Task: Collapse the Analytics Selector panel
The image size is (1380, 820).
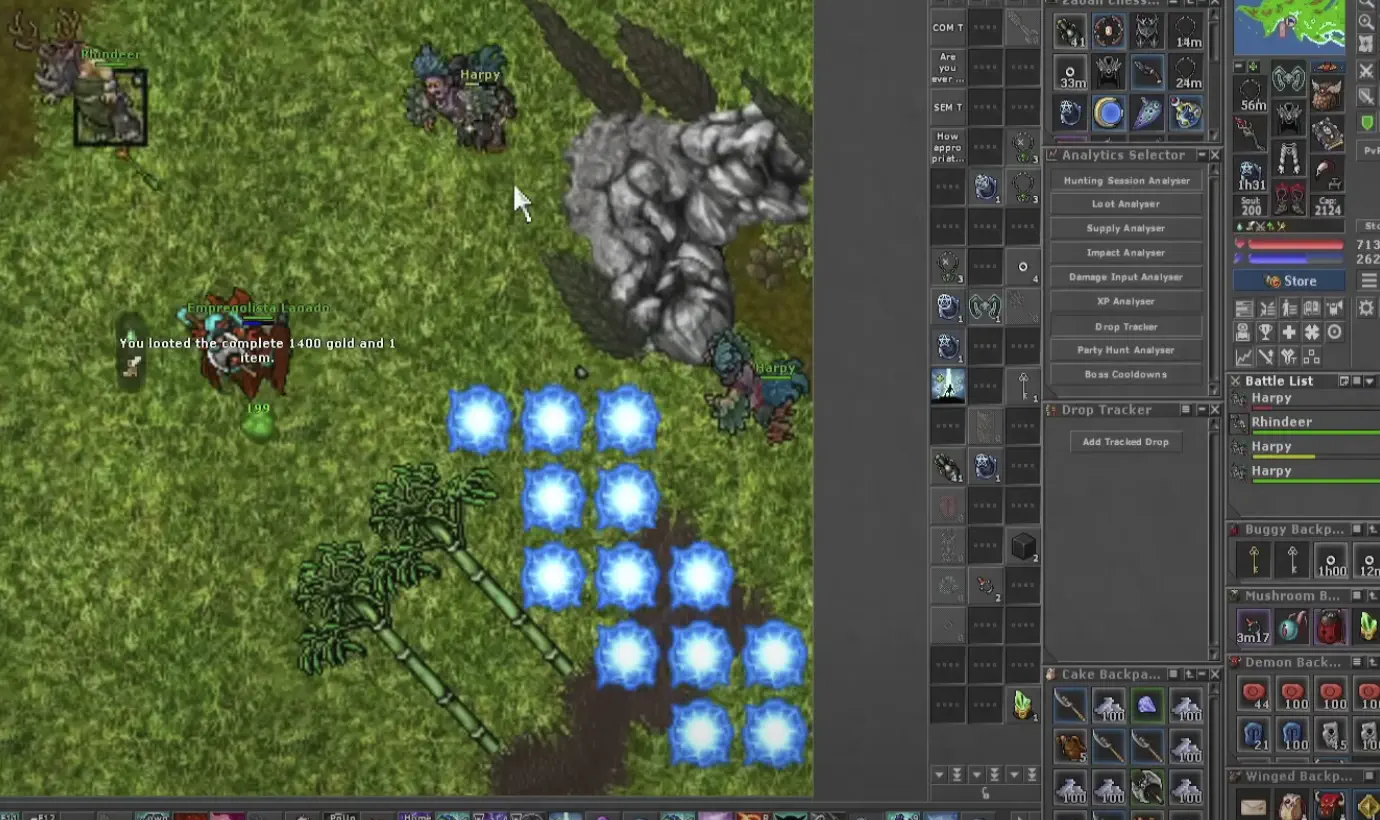Action: coord(1203,155)
